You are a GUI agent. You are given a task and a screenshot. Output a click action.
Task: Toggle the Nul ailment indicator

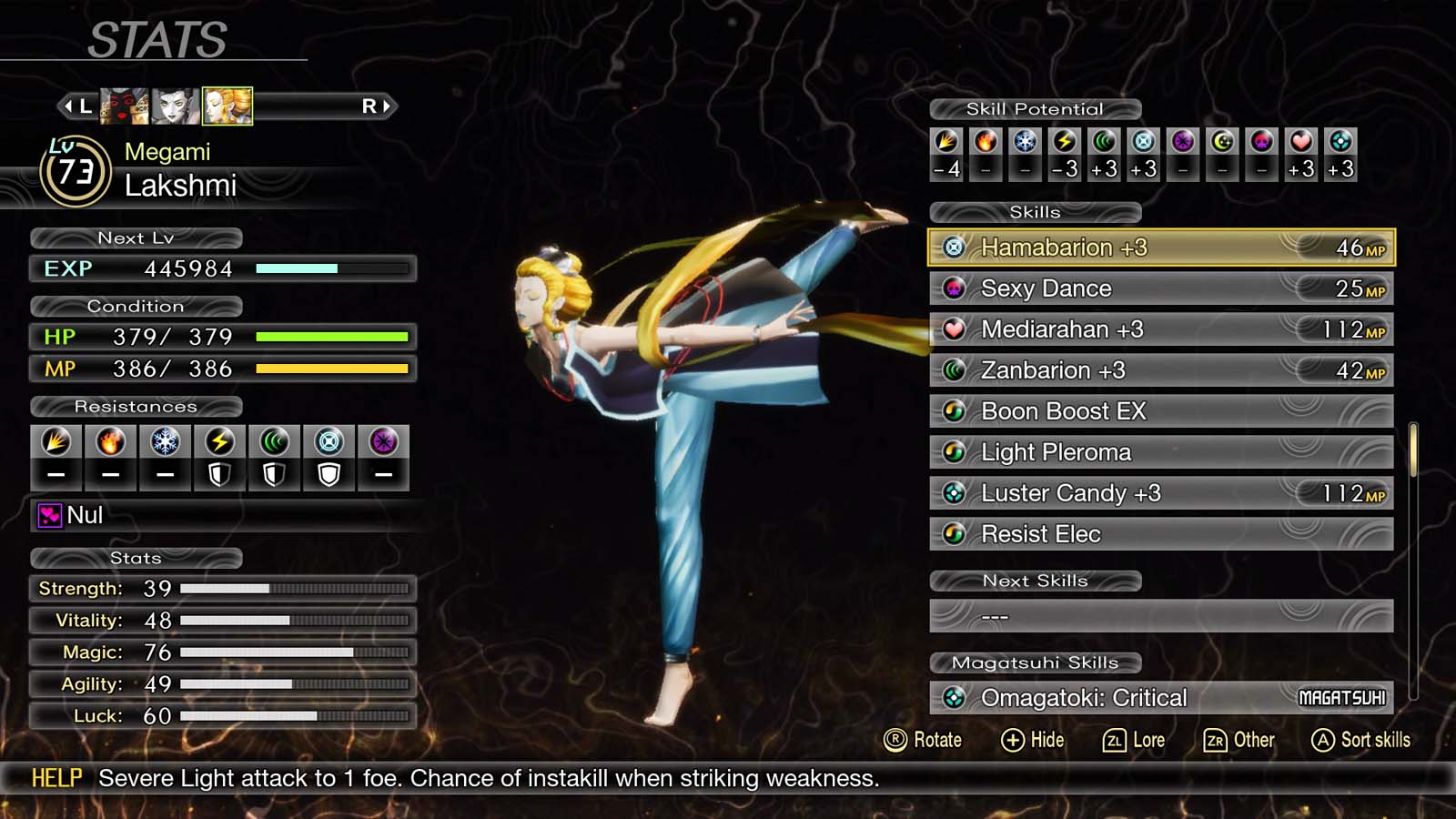point(50,516)
